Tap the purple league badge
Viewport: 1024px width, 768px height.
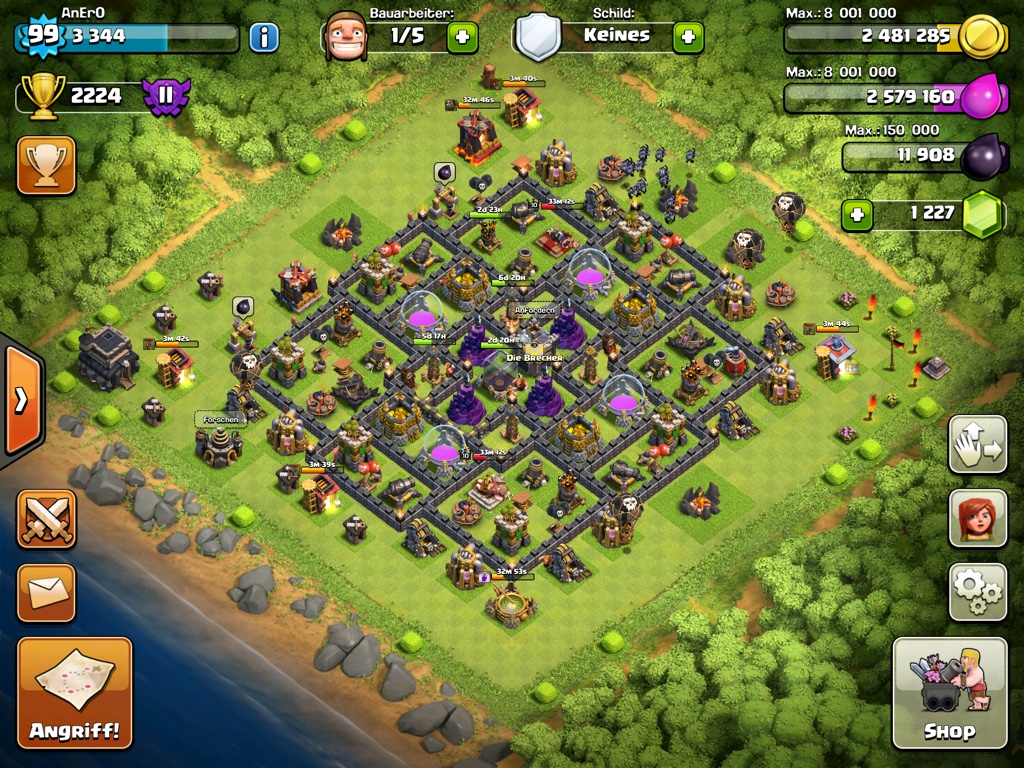(x=166, y=96)
